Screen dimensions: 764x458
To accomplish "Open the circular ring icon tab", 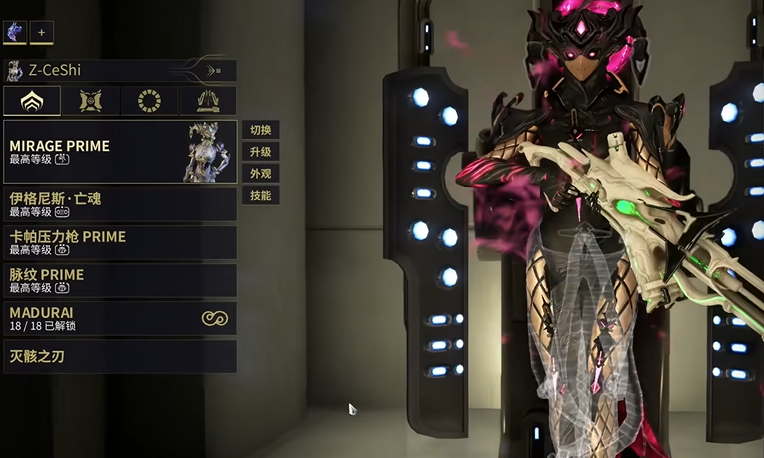I will [149, 101].
